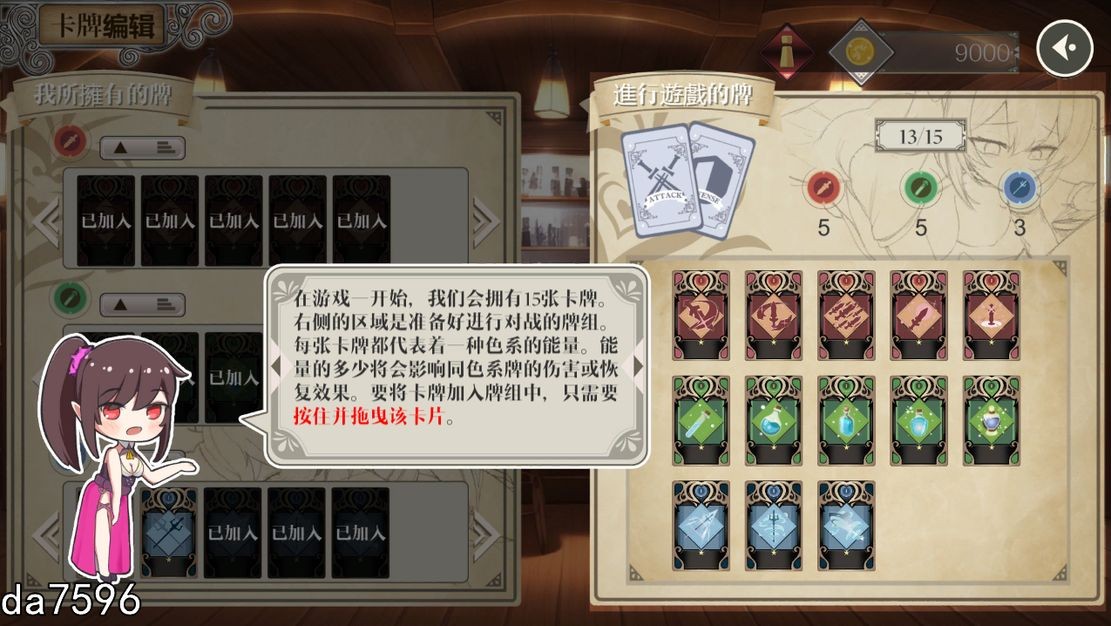The width and height of the screenshot is (1111, 626).
Task: Advance the tutorial dialogue with its right arrow
Action: pyautogui.click(x=638, y=366)
